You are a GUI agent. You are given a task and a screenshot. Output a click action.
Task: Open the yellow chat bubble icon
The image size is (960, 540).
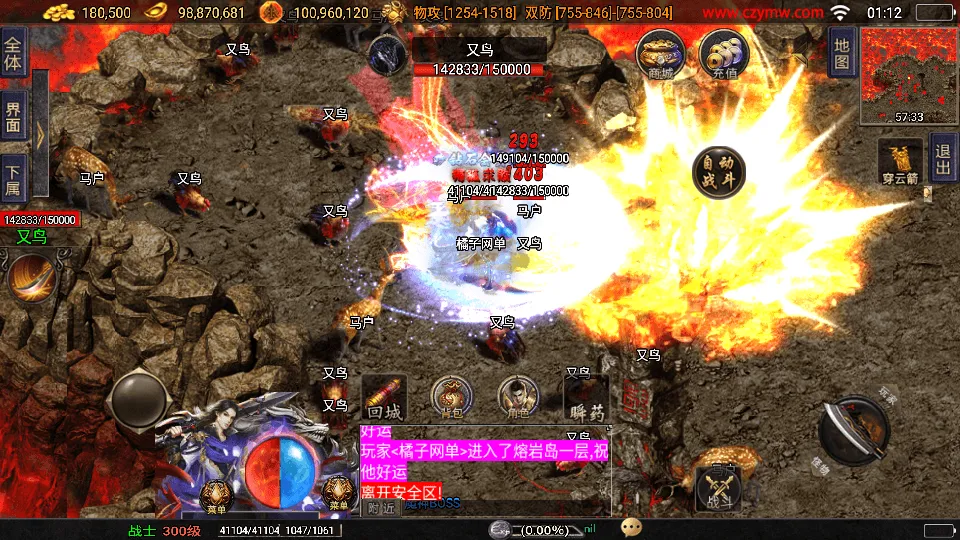click(x=630, y=527)
